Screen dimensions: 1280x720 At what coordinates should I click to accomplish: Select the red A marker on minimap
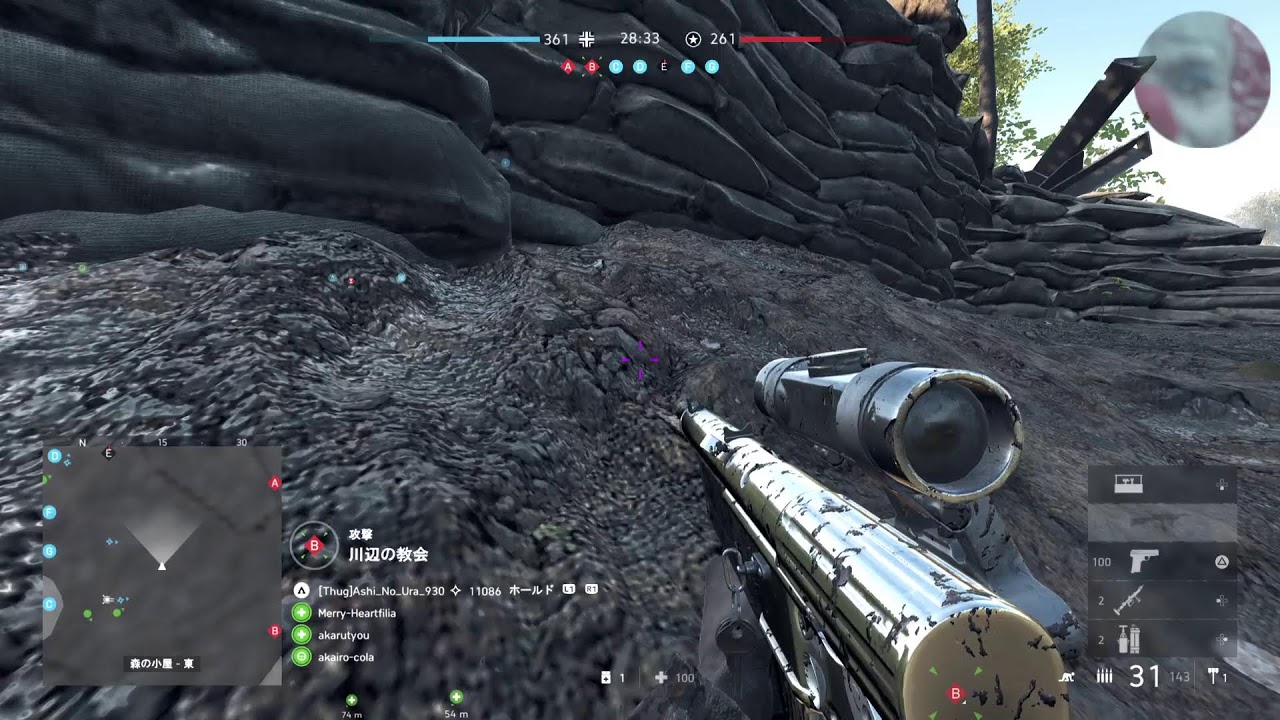pos(275,483)
